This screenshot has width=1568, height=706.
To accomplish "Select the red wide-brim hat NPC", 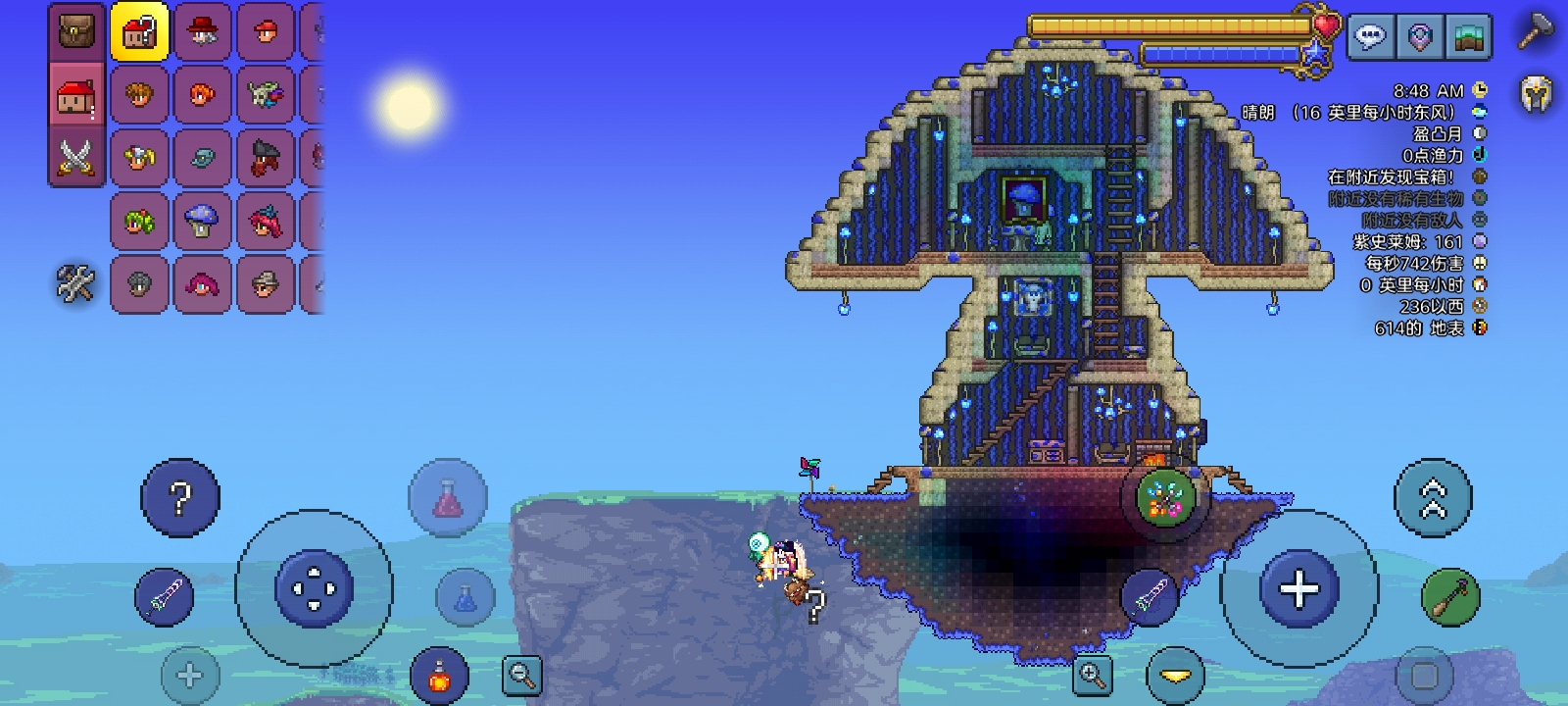I will coord(202,31).
